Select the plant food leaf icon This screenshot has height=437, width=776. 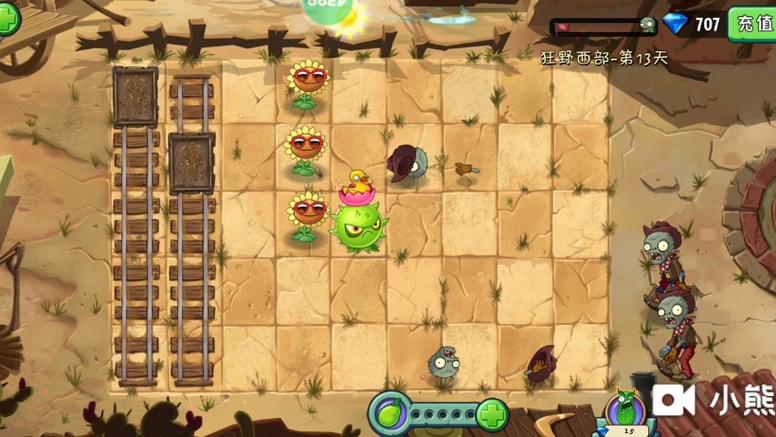point(389,413)
